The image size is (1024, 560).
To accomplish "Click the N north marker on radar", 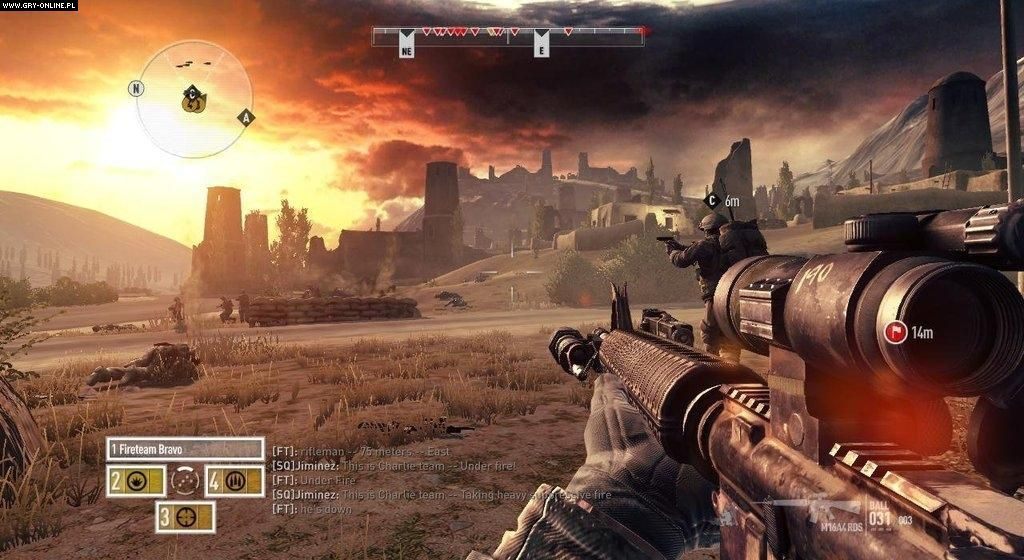I will [135, 88].
